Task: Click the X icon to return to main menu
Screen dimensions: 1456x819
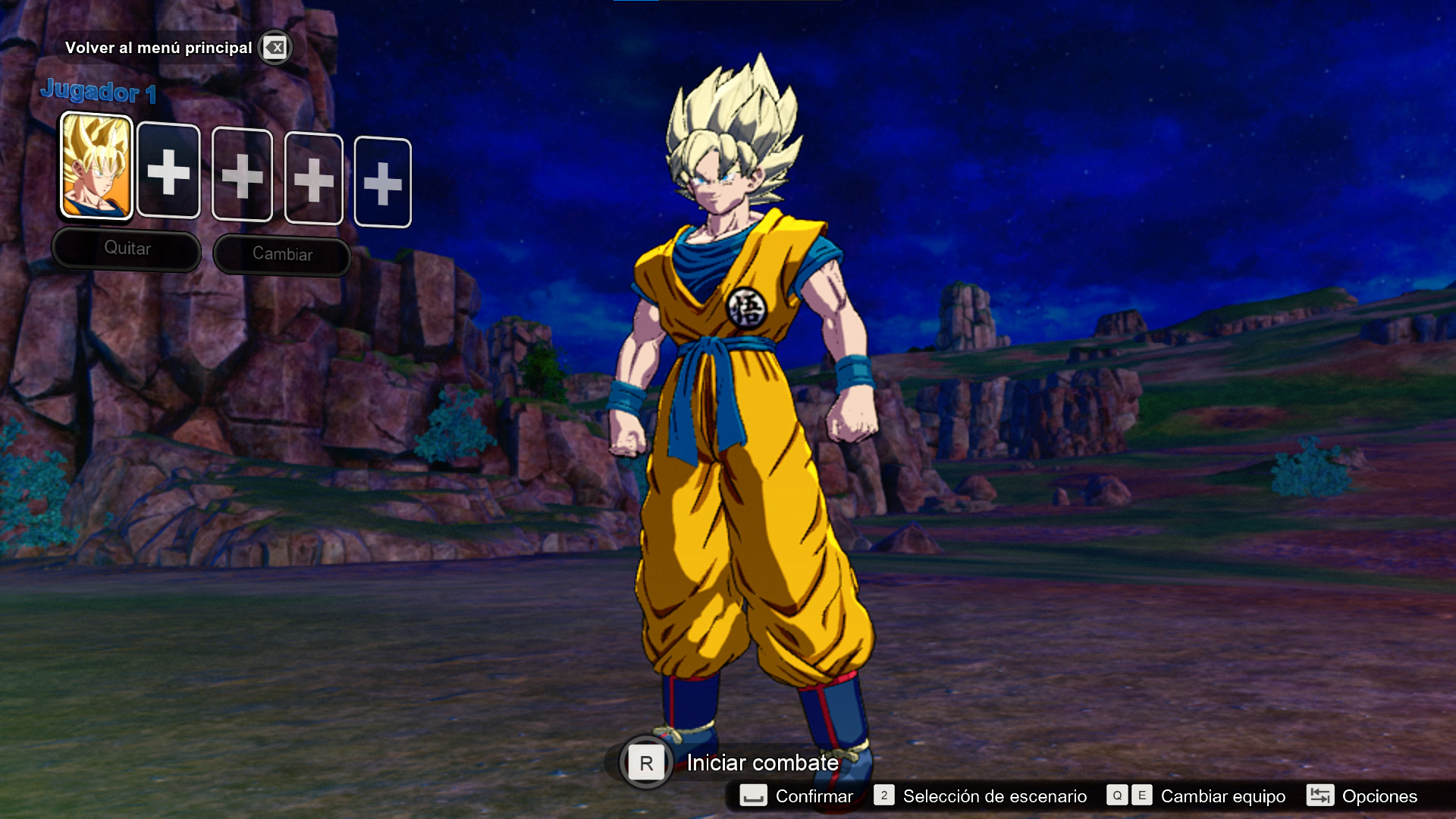Action: pos(276,47)
